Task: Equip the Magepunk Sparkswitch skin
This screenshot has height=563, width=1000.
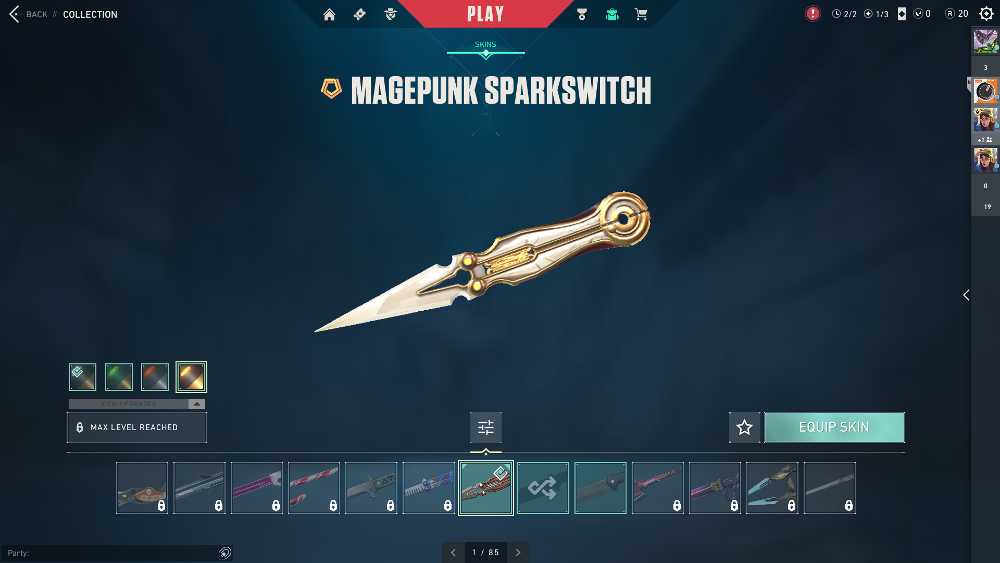Action: [x=834, y=427]
